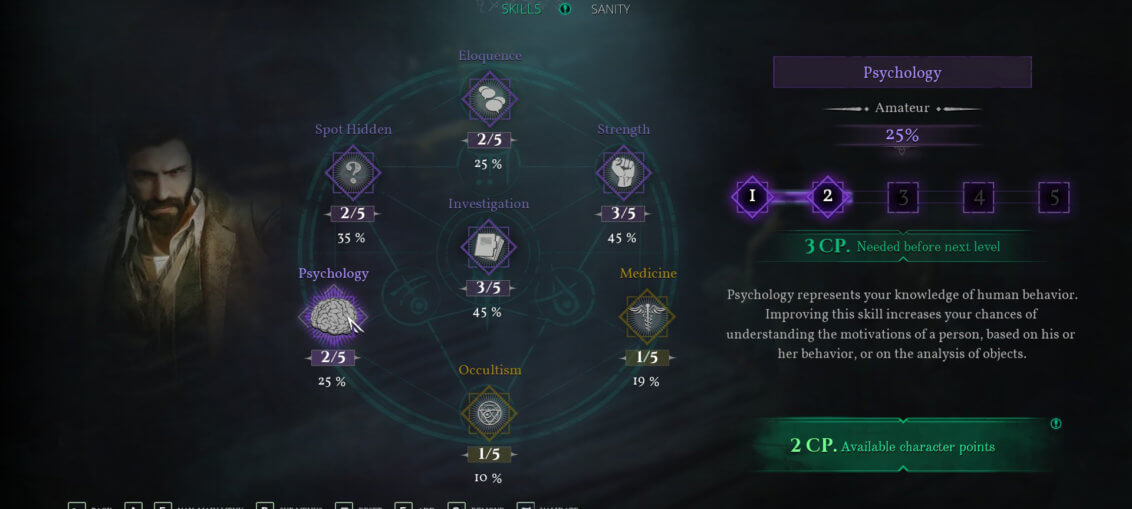
Task: Select Psychology level 5 node
Action: [1054, 197]
